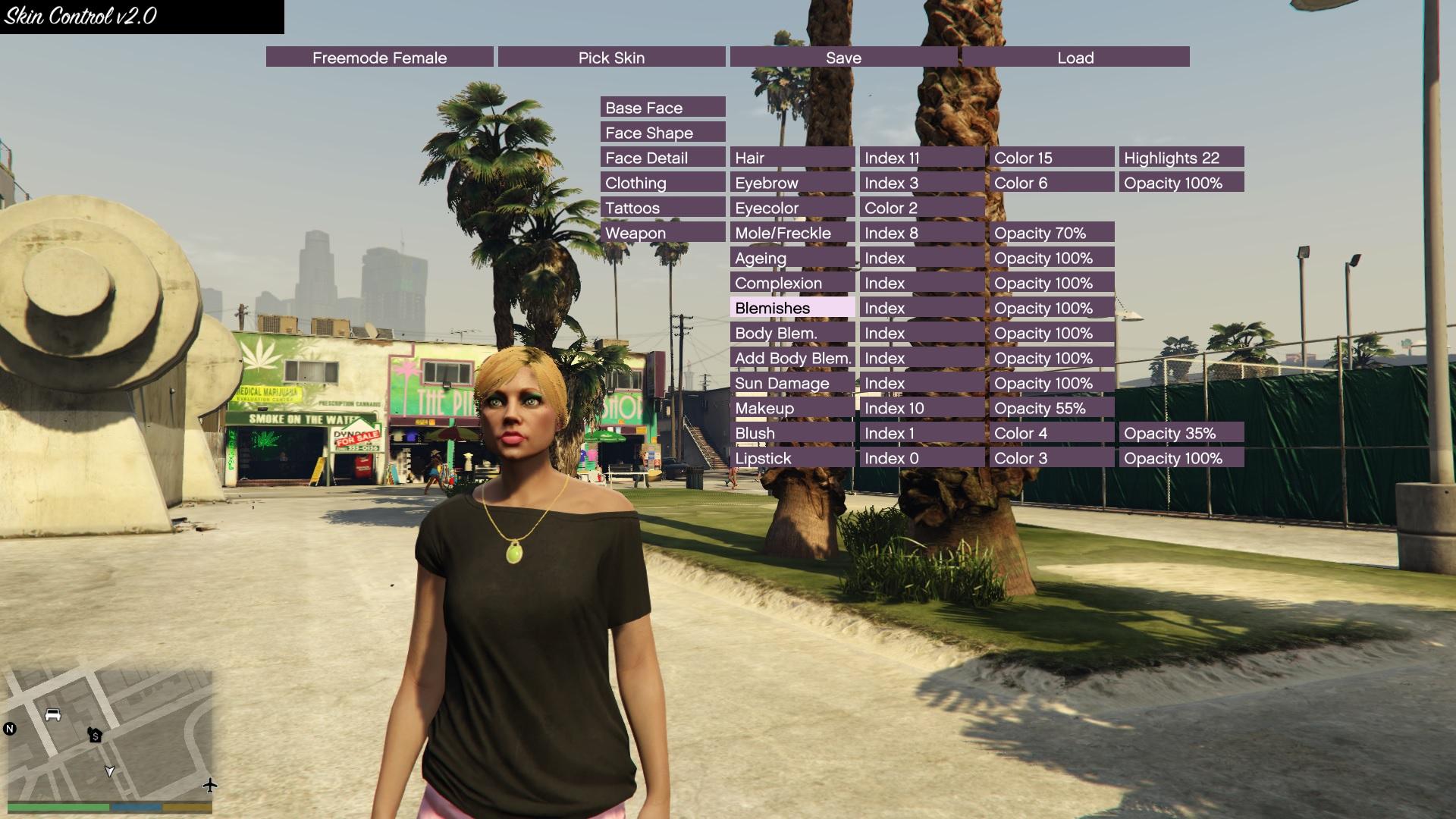The image size is (1456, 819).
Task: Adjust the Blush Opacity 35% value
Action: [x=1181, y=433]
